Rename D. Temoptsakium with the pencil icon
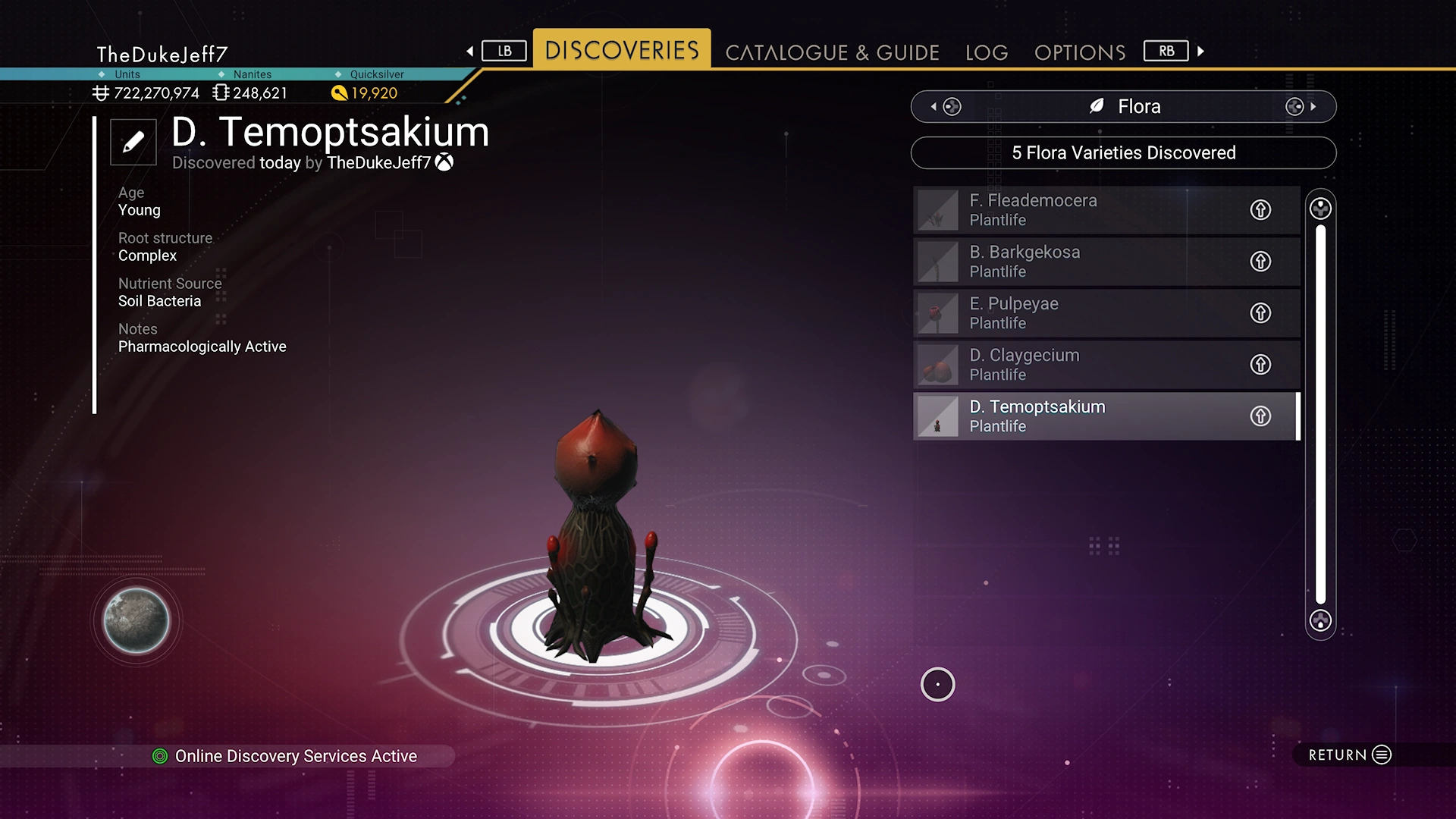 click(x=133, y=142)
